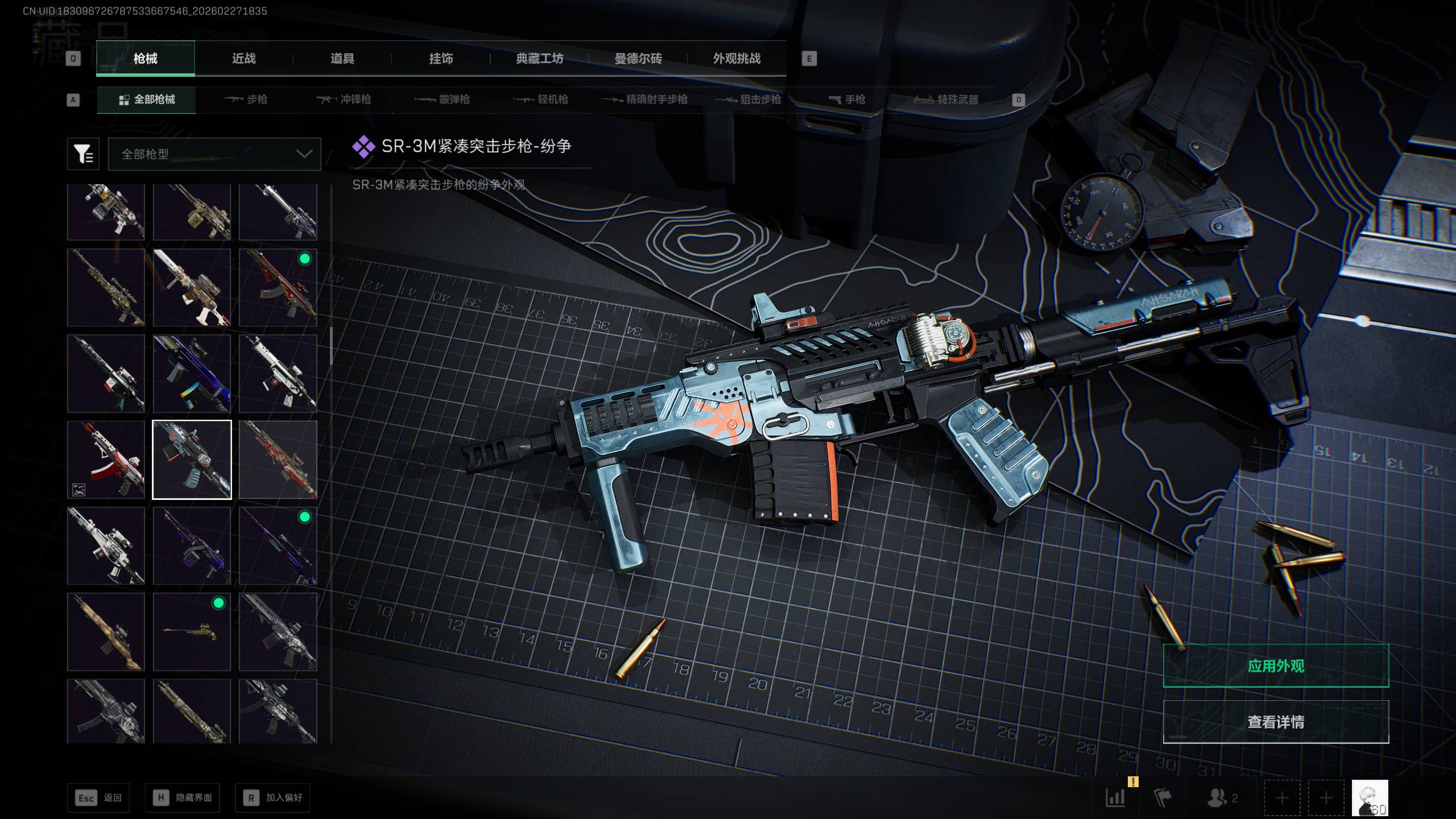The height and width of the screenshot is (819, 1456).
Task: Click the filter icon beside the dropdown
Action: click(x=83, y=154)
